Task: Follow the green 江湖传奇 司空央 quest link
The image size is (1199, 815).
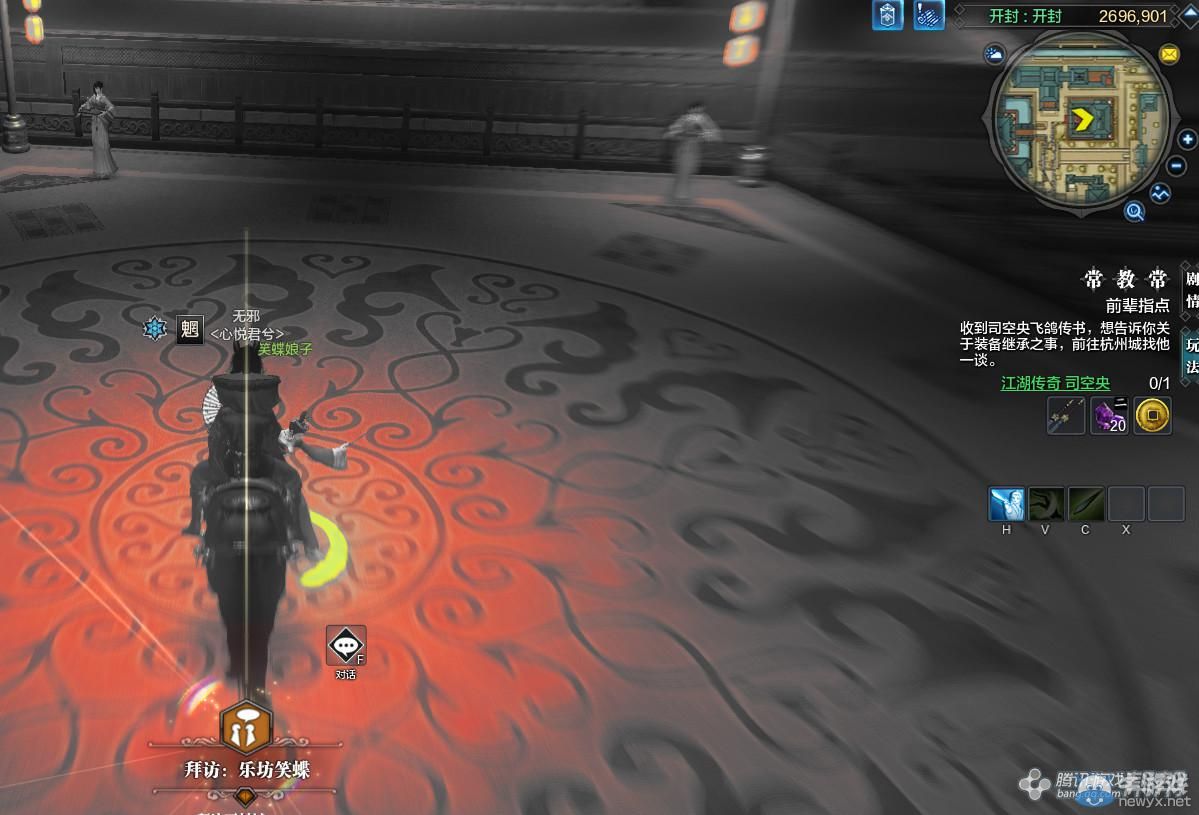Action: [x=1055, y=383]
